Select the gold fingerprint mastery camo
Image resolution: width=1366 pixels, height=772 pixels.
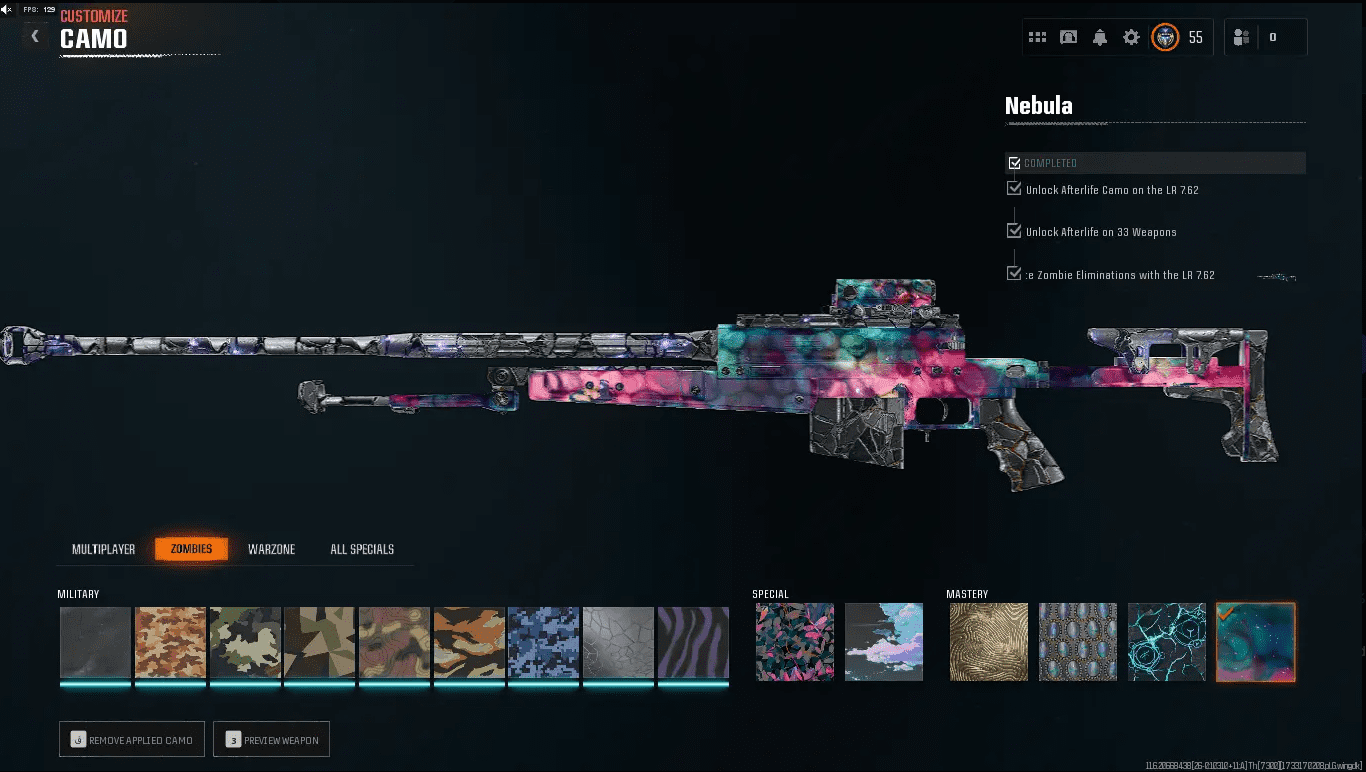989,642
